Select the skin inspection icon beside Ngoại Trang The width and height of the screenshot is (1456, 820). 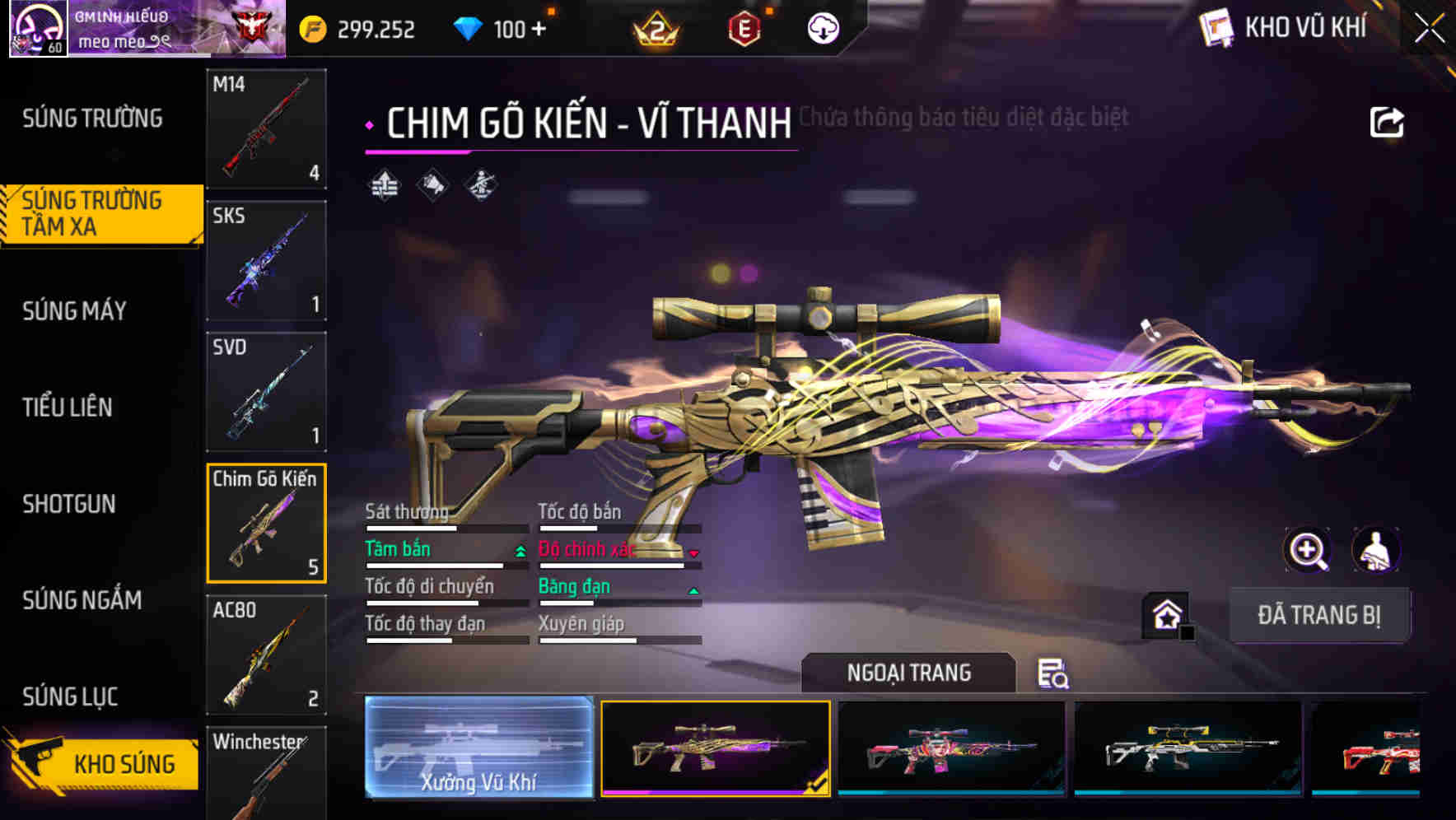[x=1054, y=673]
